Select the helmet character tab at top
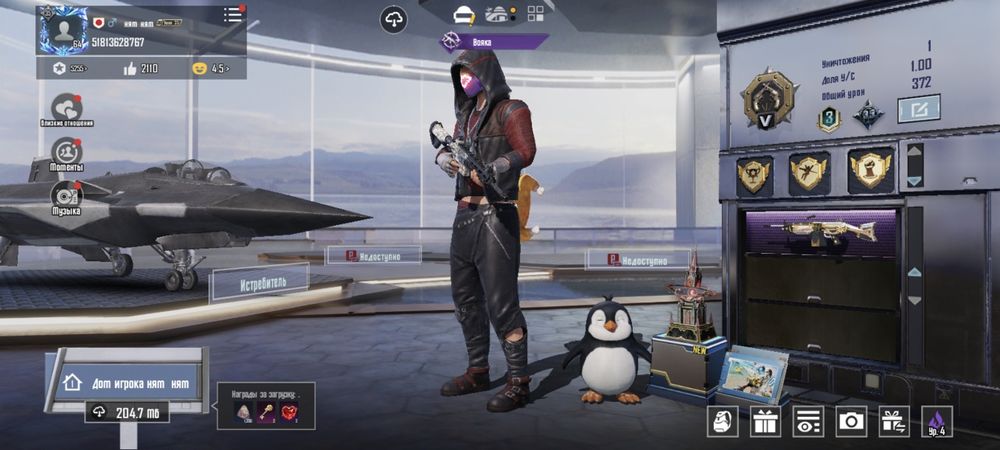 [463, 14]
